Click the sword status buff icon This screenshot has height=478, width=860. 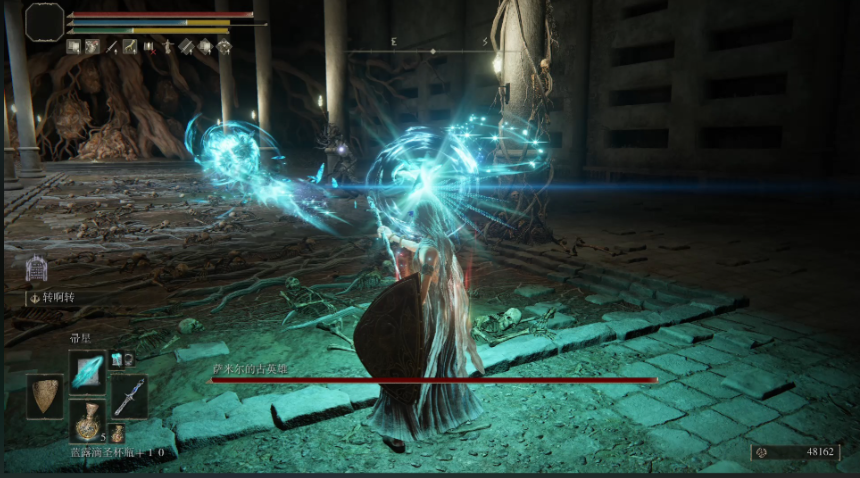click(113, 46)
